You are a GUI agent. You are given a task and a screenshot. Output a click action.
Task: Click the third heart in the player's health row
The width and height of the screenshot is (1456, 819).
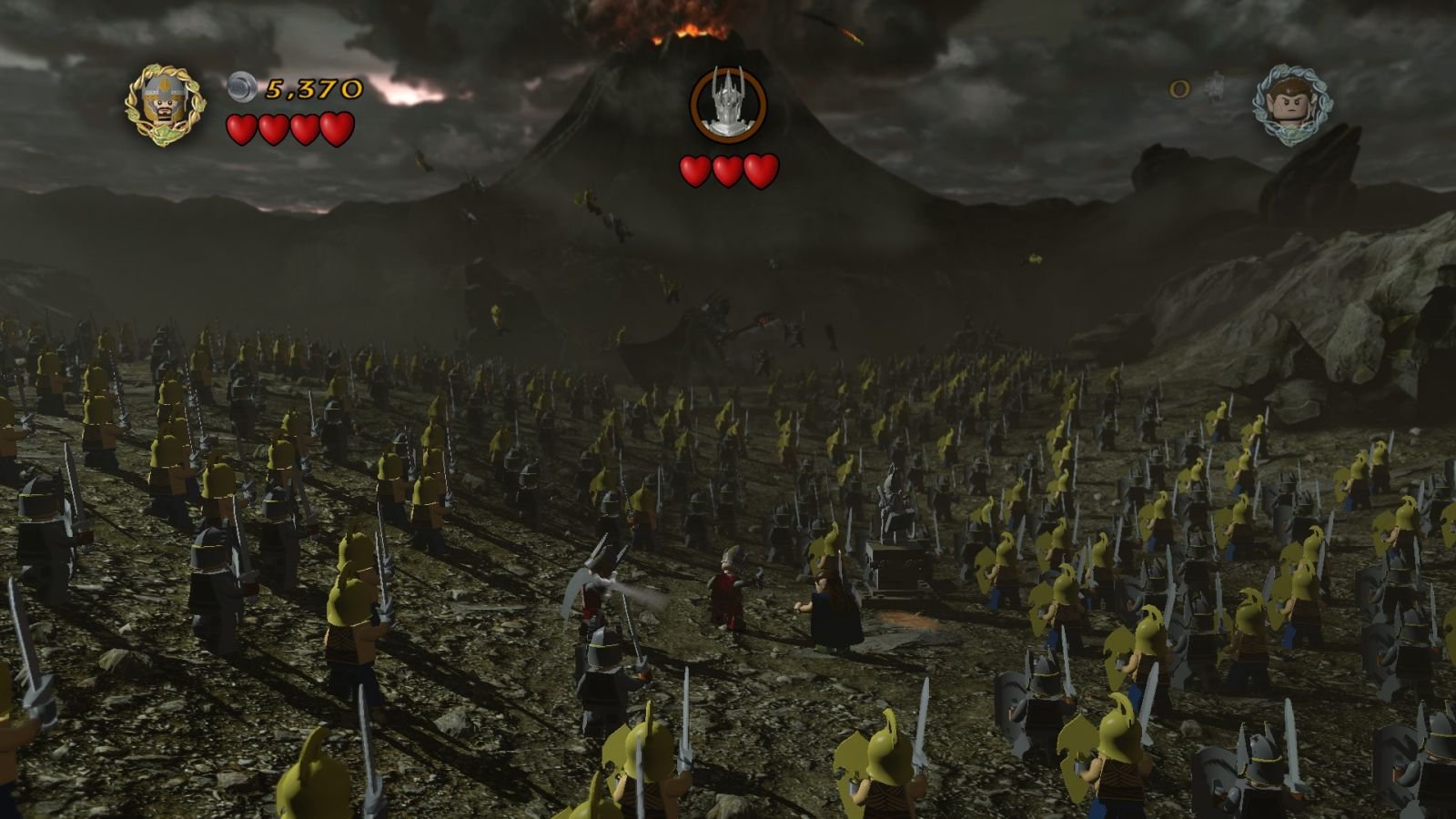304,127
